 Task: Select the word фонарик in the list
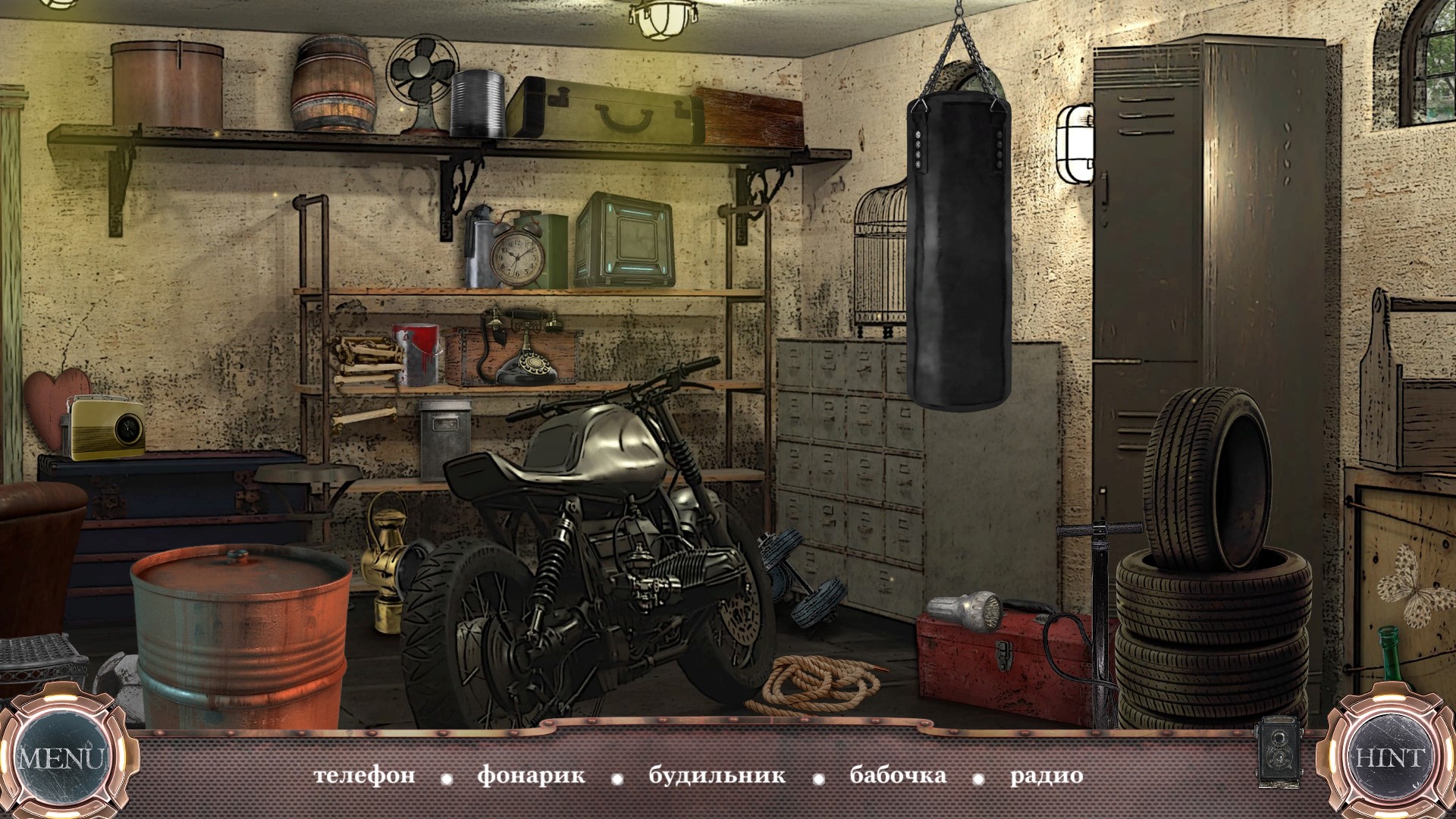tap(531, 777)
